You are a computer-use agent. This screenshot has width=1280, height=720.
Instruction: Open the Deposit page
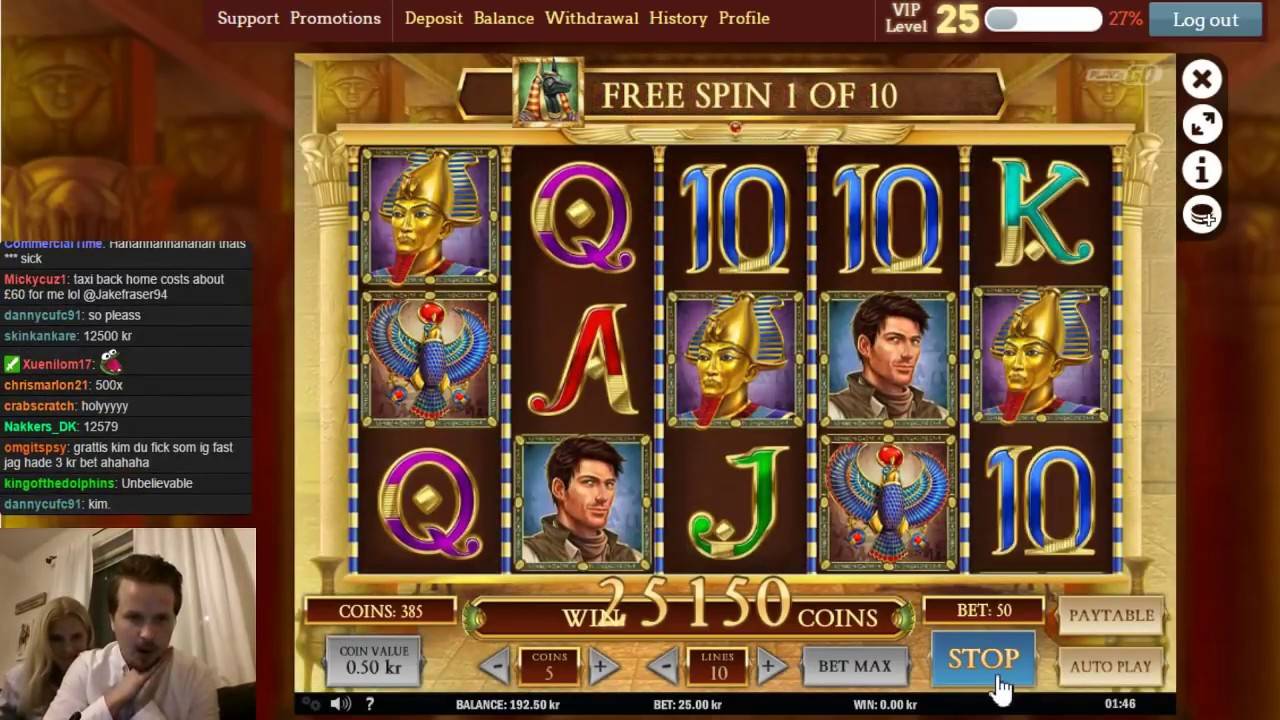[x=433, y=18]
